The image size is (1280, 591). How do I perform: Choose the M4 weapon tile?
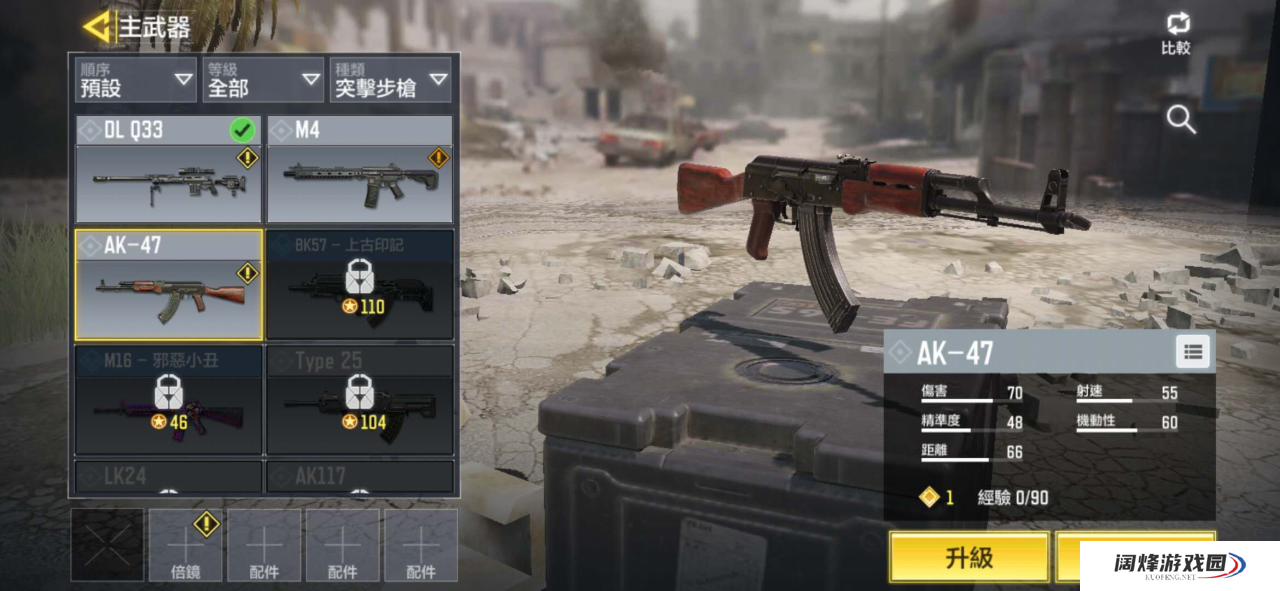pos(359,169)
